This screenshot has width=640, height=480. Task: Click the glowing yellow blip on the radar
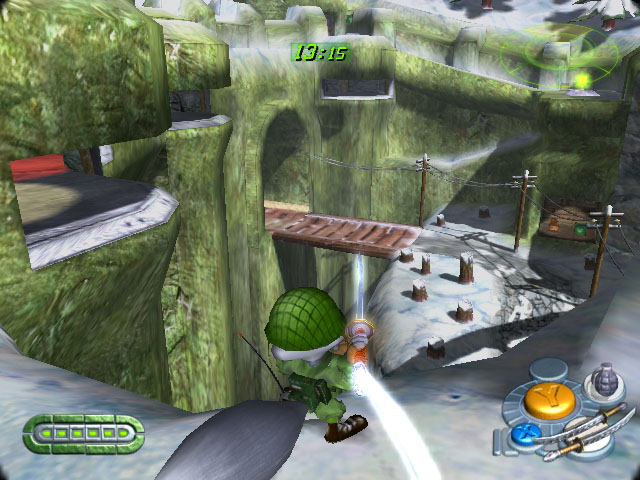[580, 78]
